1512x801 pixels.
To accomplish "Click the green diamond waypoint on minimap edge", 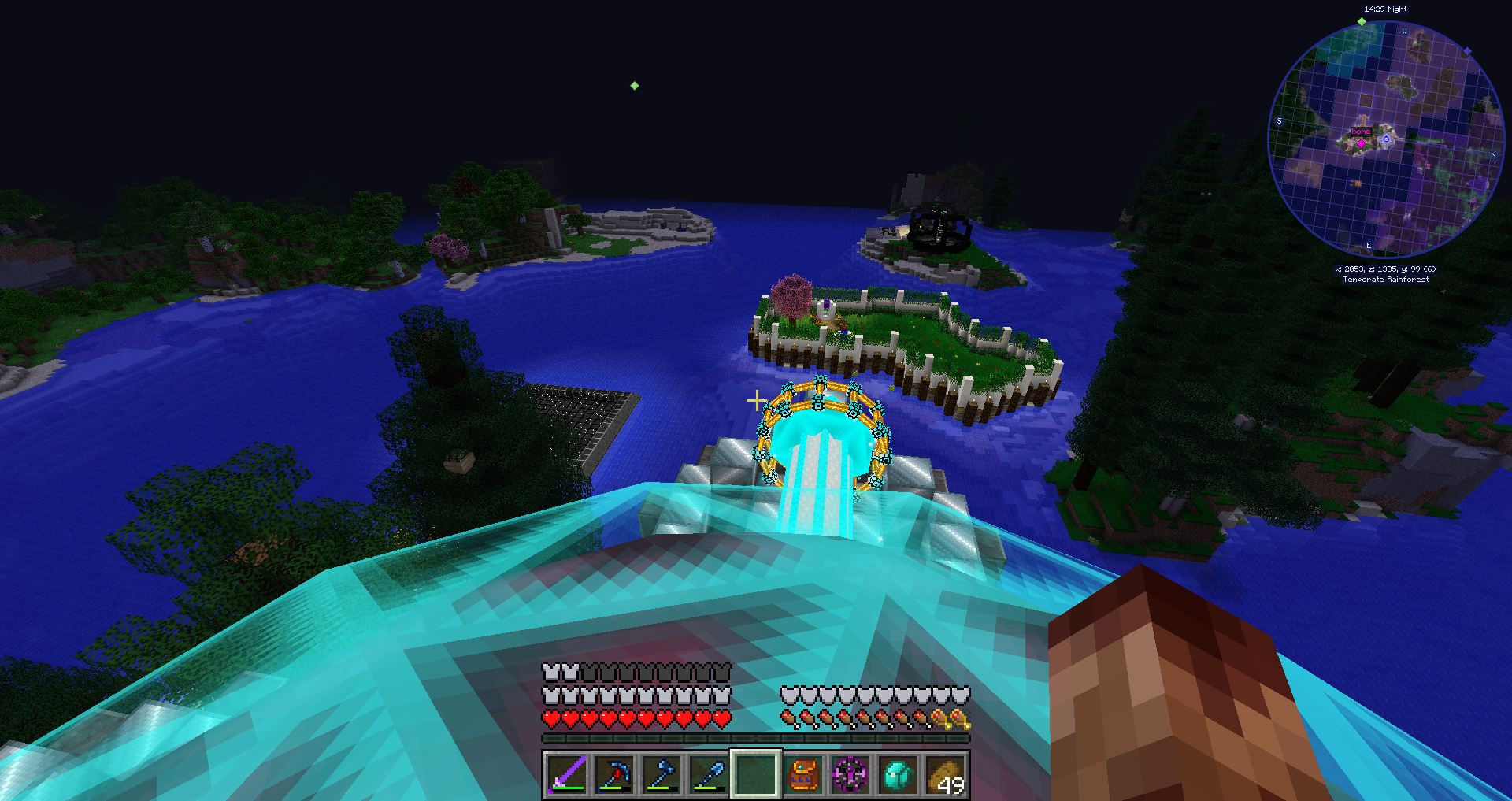I will tap(1362, 22).
